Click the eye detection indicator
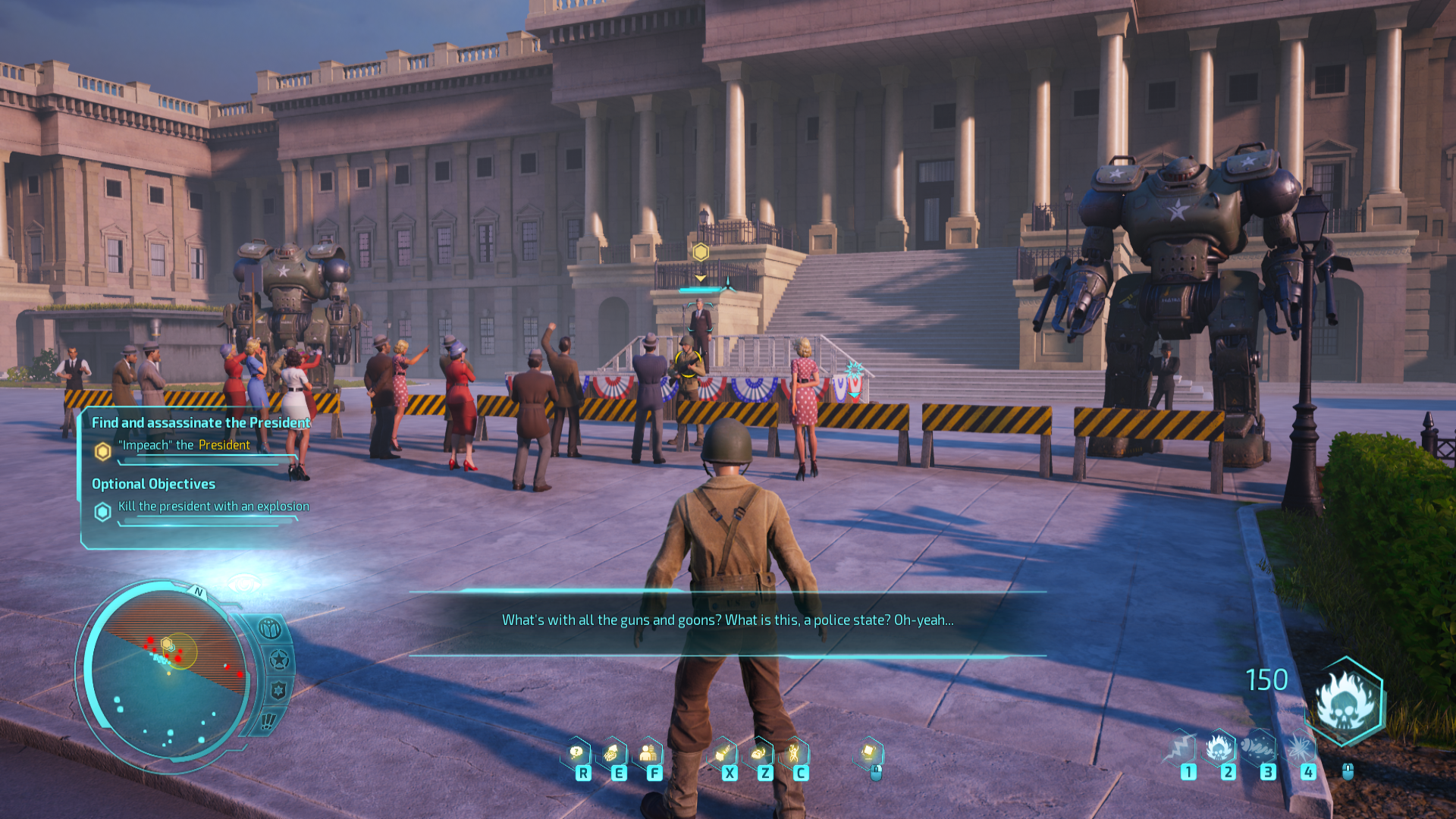1456x819 pixels. pos(243,584)
